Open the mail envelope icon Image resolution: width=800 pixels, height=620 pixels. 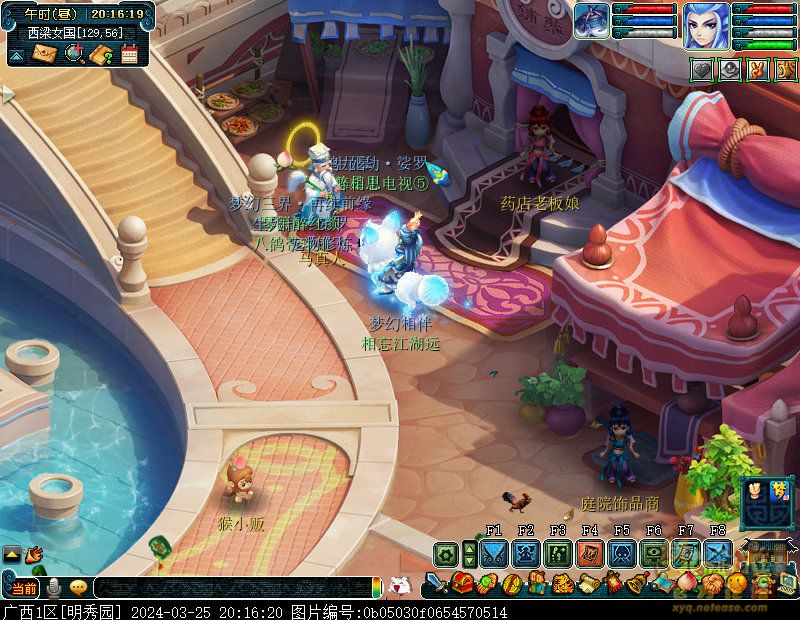45,54
